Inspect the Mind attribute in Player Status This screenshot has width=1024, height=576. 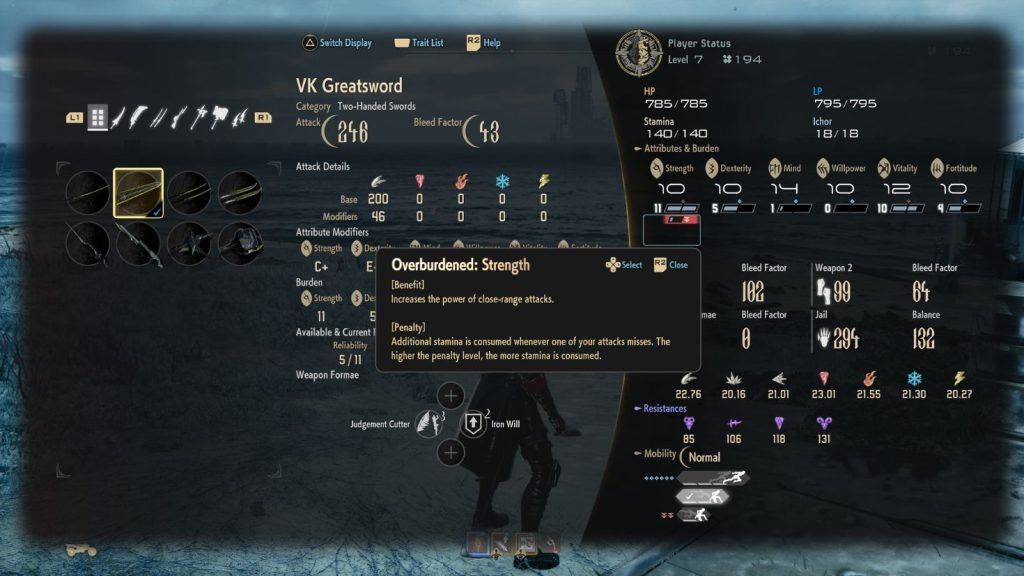pyautogui.click(x=775, y=168)
